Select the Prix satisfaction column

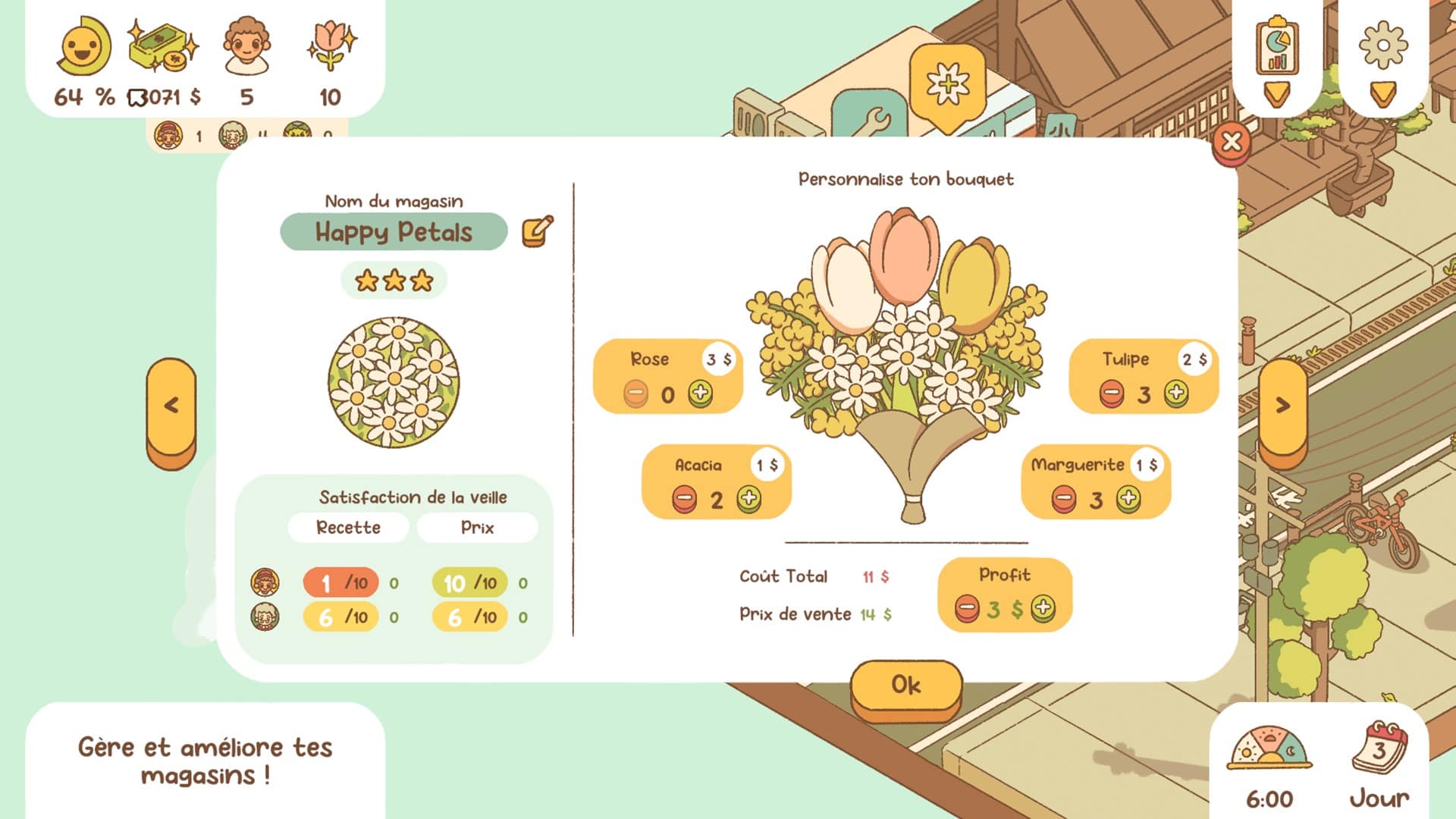click(x=477, y=528)
